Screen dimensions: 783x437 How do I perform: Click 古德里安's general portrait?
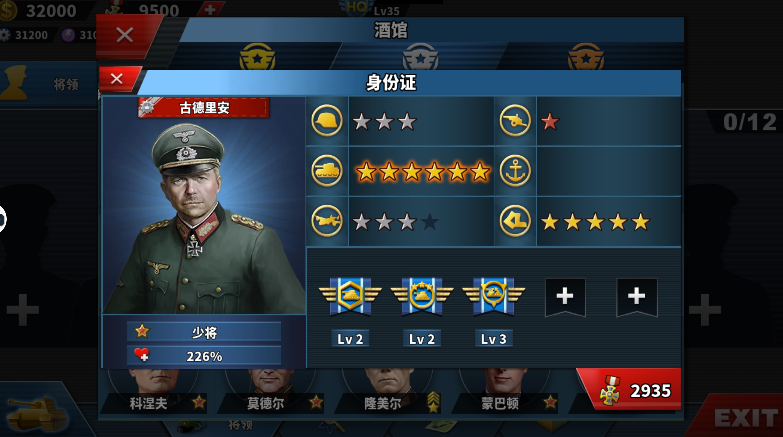tap(203, 215)
